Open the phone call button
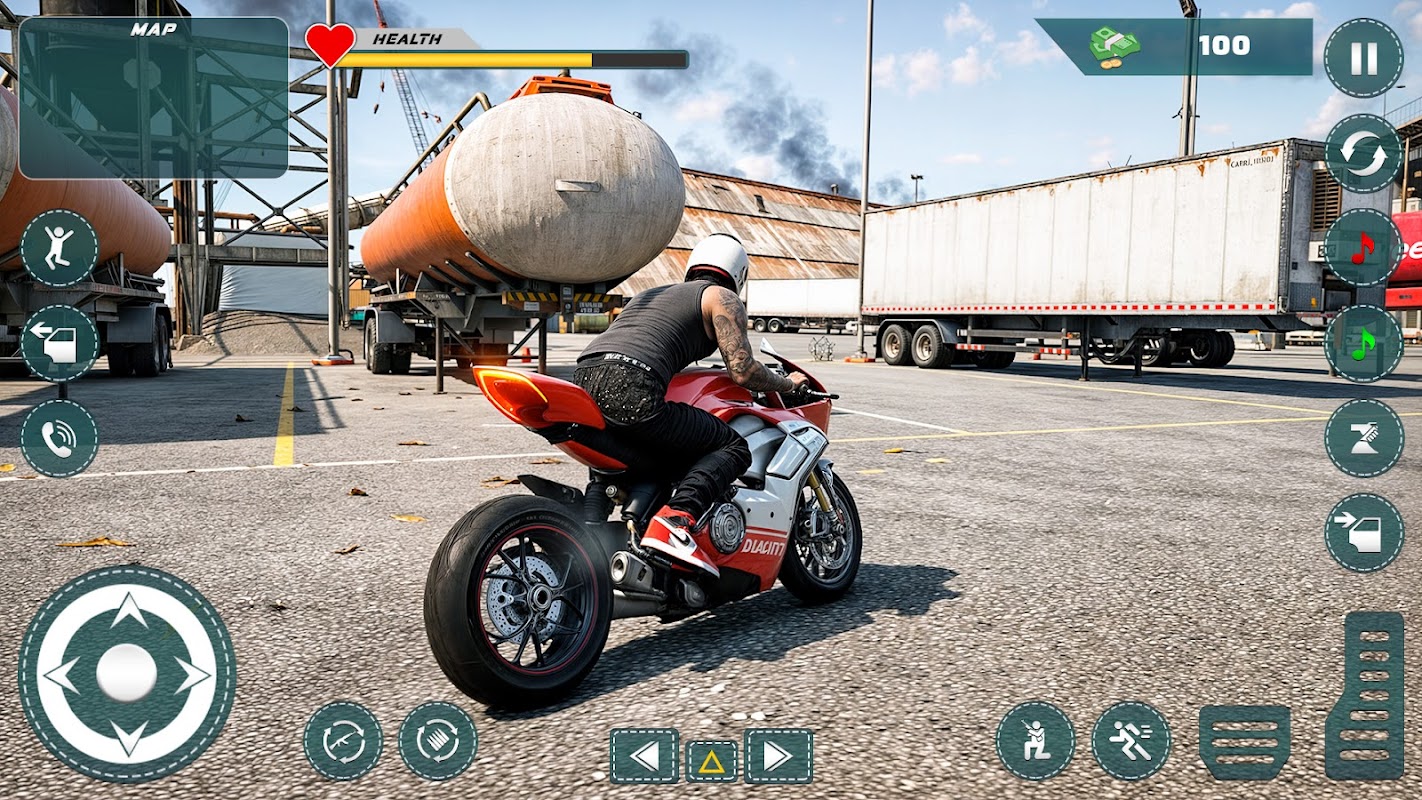This screenshot has height=800, width=1422. pos(59,438)
